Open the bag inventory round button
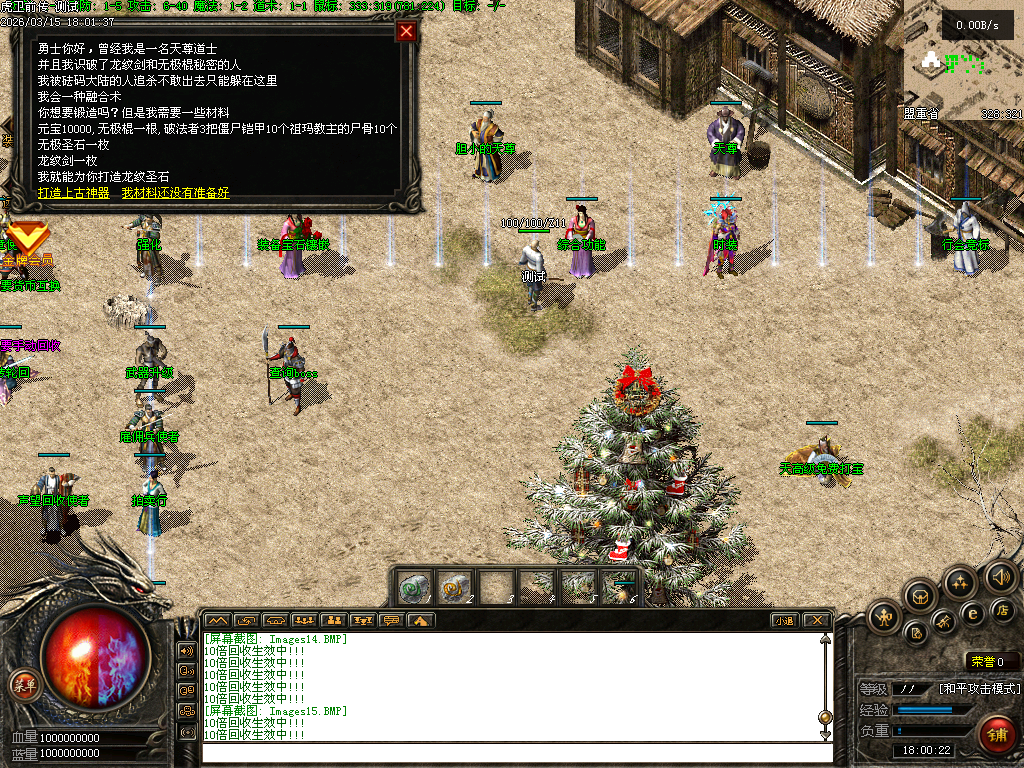This screenshot has height=768, width=1024. point(920,597)
